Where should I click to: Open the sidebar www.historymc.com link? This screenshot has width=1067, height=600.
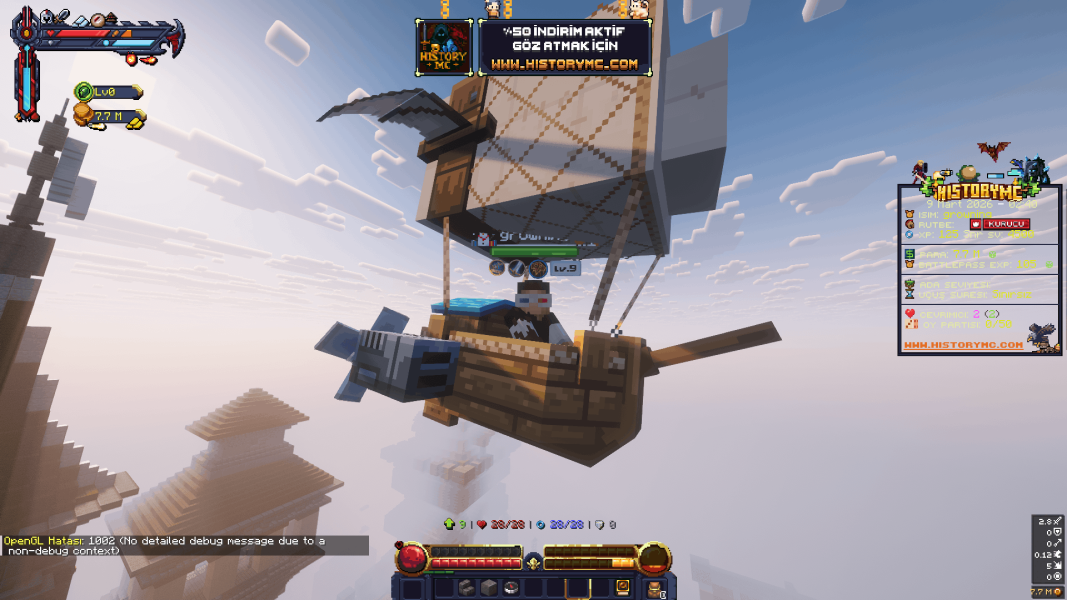point(963,345)
